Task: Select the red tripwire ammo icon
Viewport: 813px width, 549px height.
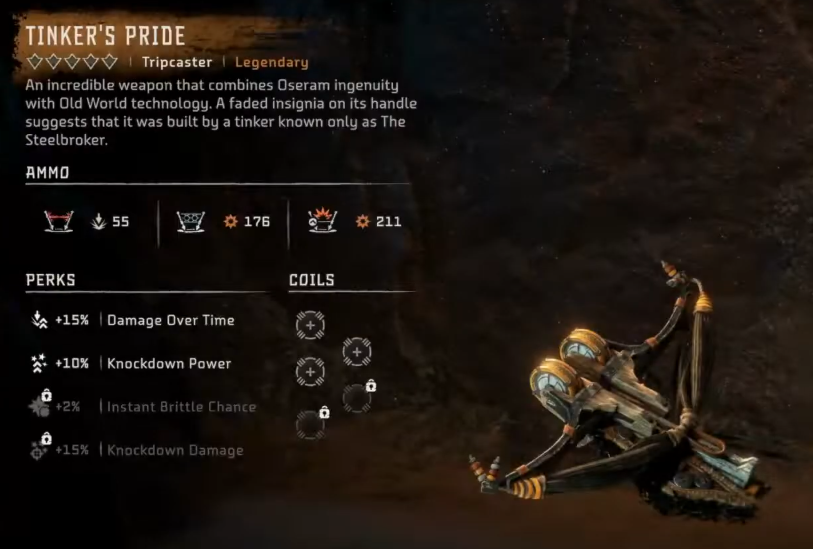Action: [56, 221]
